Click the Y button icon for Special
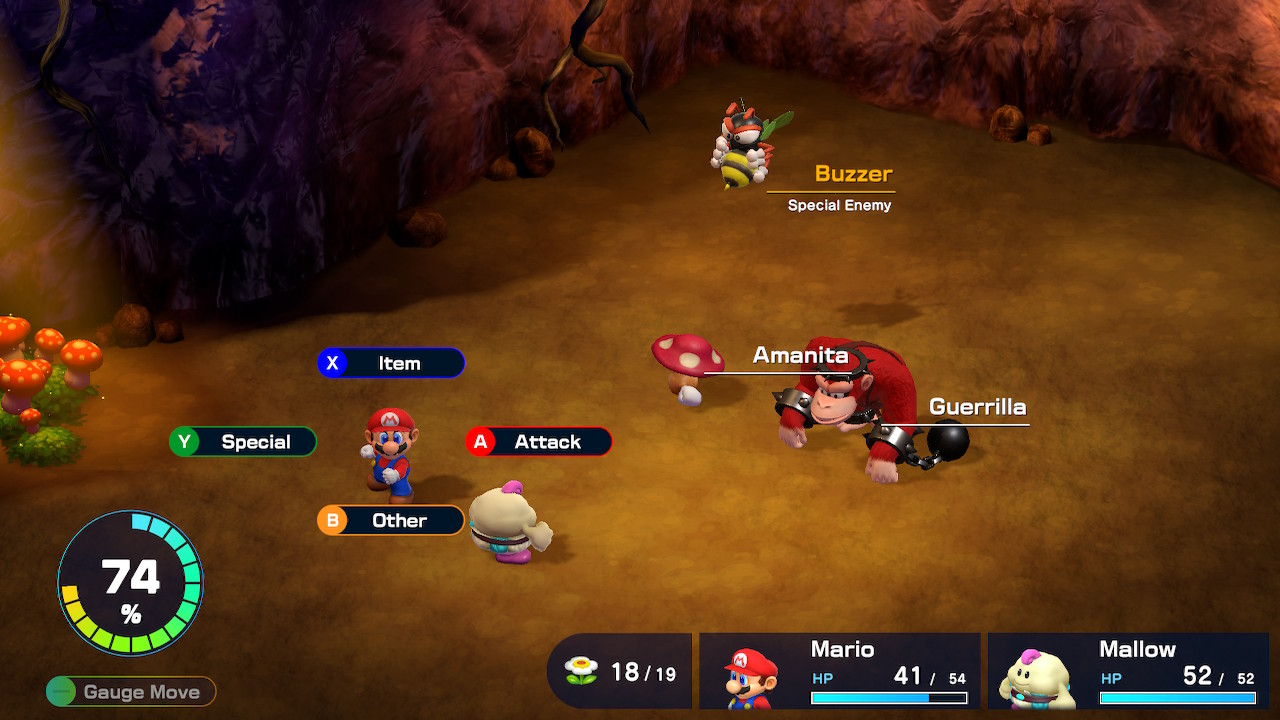 [x=184, y=441]
